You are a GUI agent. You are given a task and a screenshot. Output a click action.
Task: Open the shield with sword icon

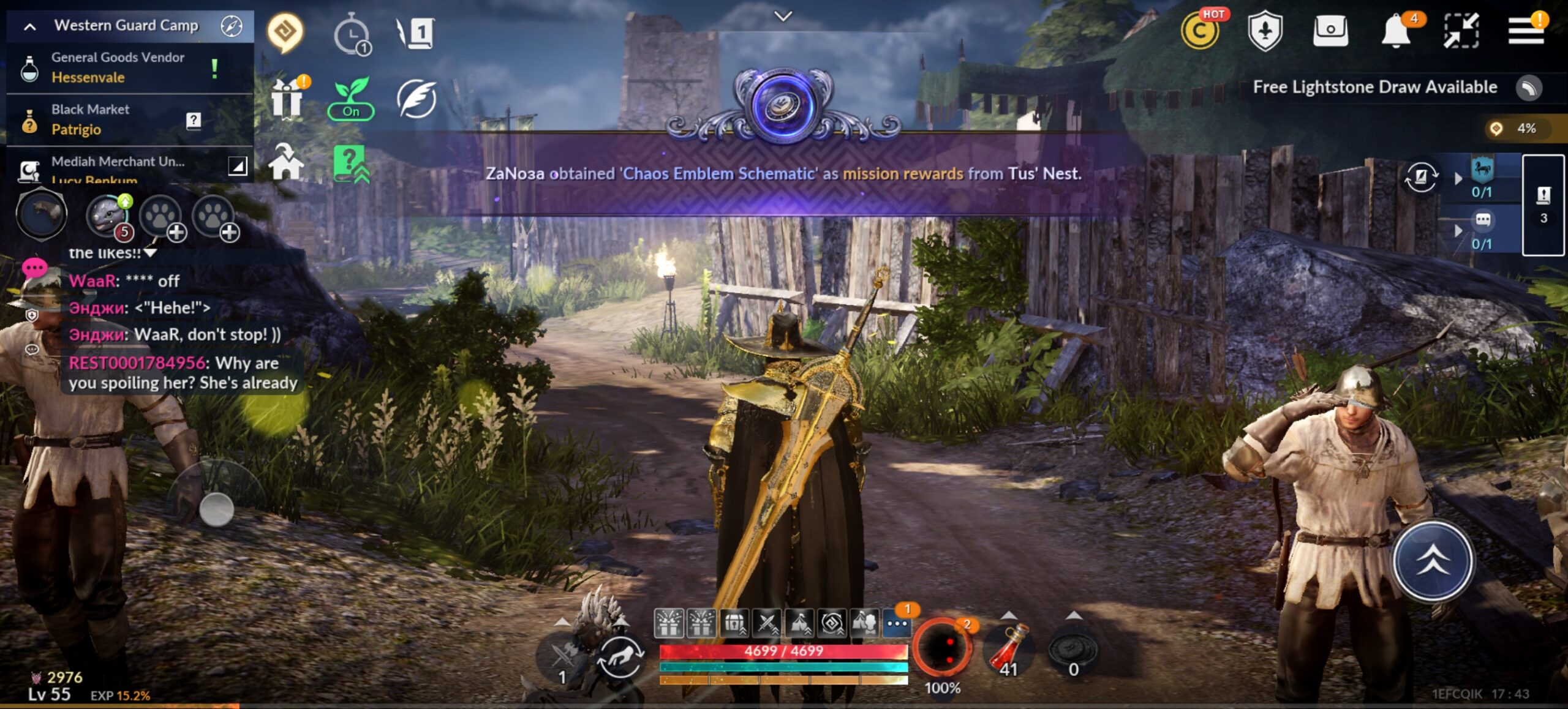(x=1265, y=31)
